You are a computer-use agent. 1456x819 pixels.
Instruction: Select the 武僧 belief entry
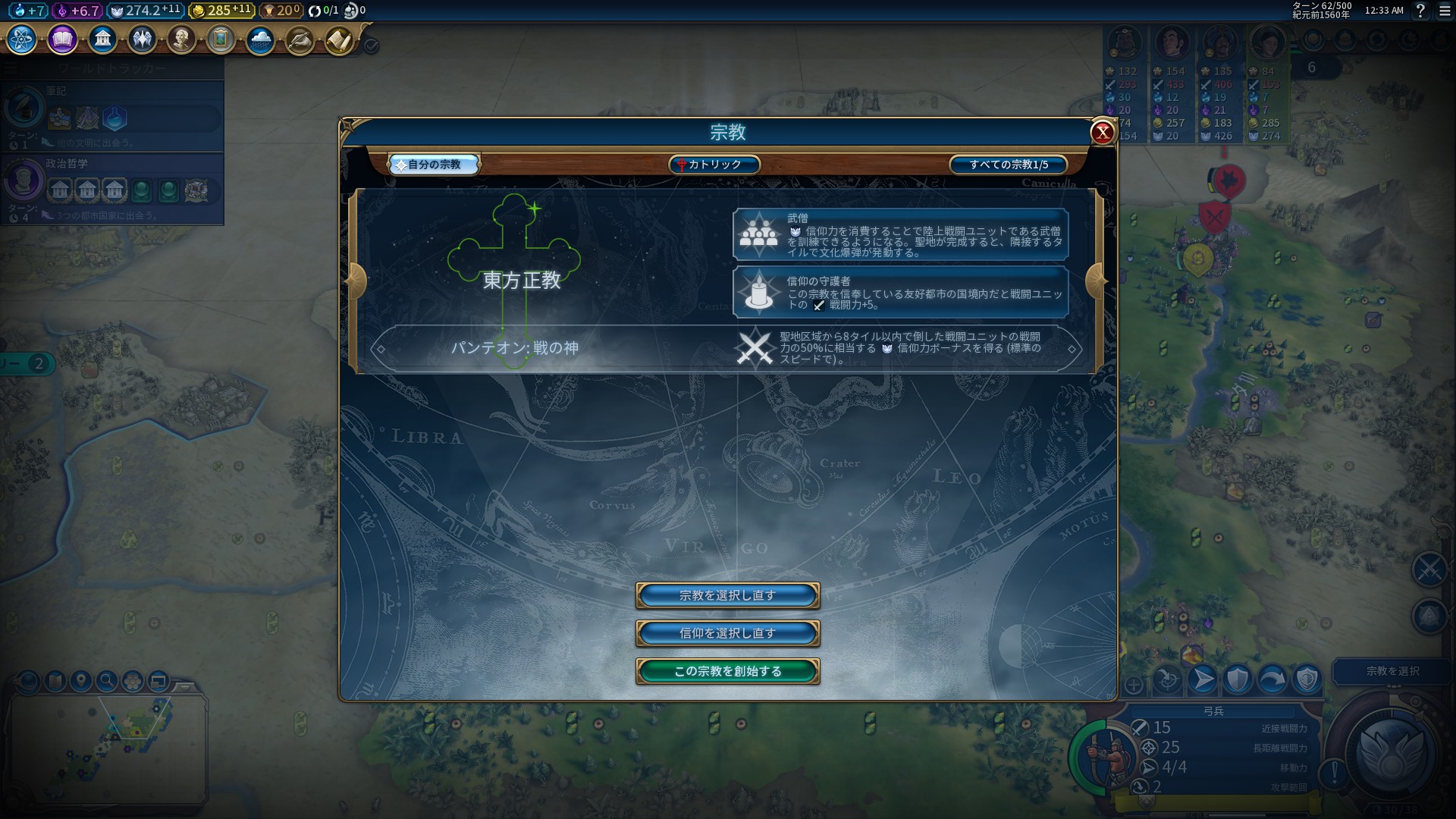900,235
